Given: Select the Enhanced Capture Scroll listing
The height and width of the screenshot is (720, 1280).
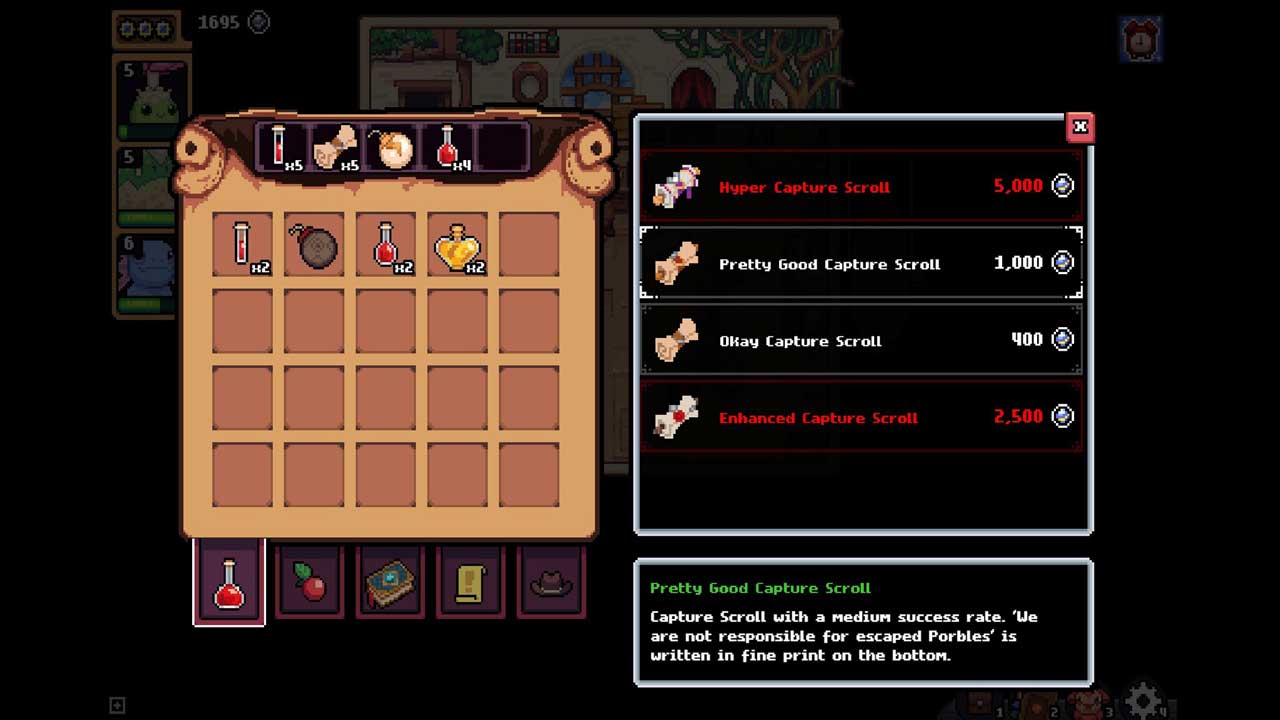Looking at the screenshot, I should click(x=861, y=417).
